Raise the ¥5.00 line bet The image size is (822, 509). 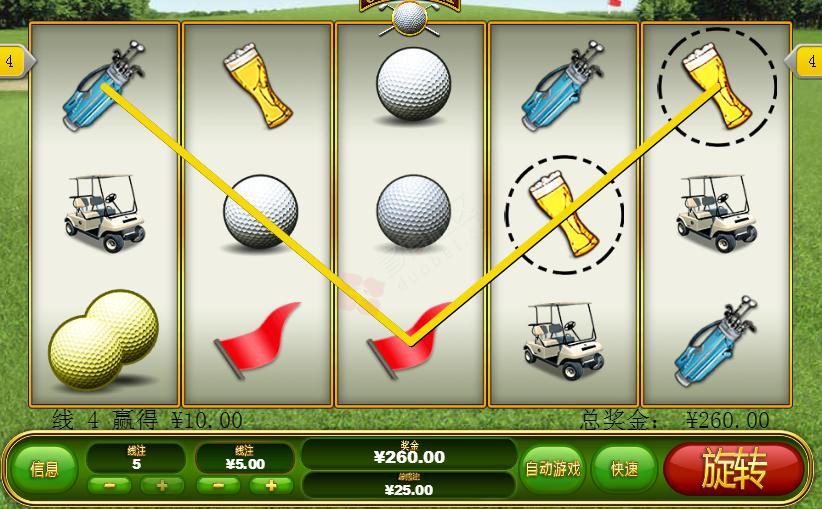(270, 486)
